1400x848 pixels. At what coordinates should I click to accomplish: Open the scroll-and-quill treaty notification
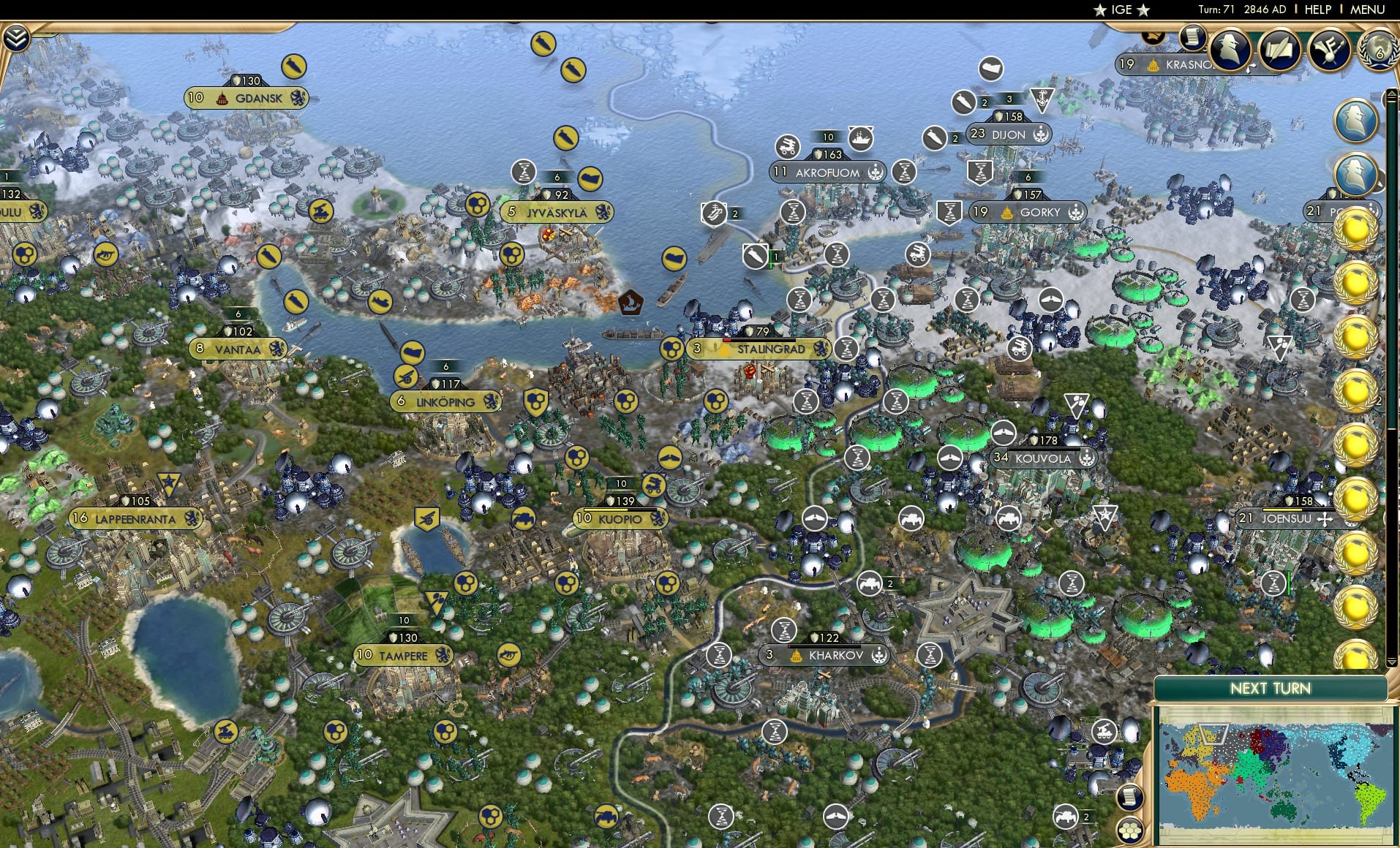(x=1279, y=49)
